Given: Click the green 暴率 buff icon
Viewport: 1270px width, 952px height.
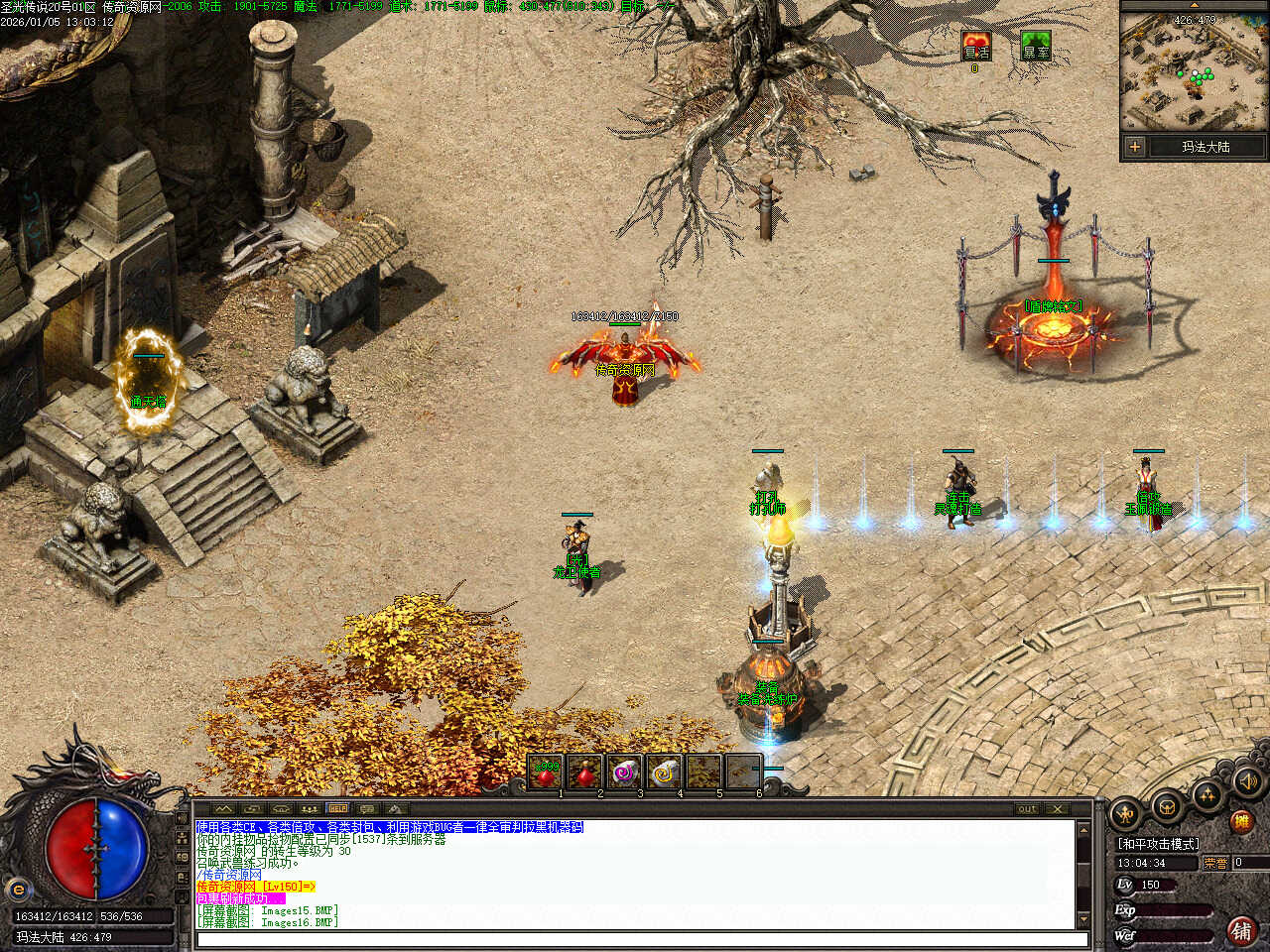Looking at the screenshot, I should [1035, 46].
